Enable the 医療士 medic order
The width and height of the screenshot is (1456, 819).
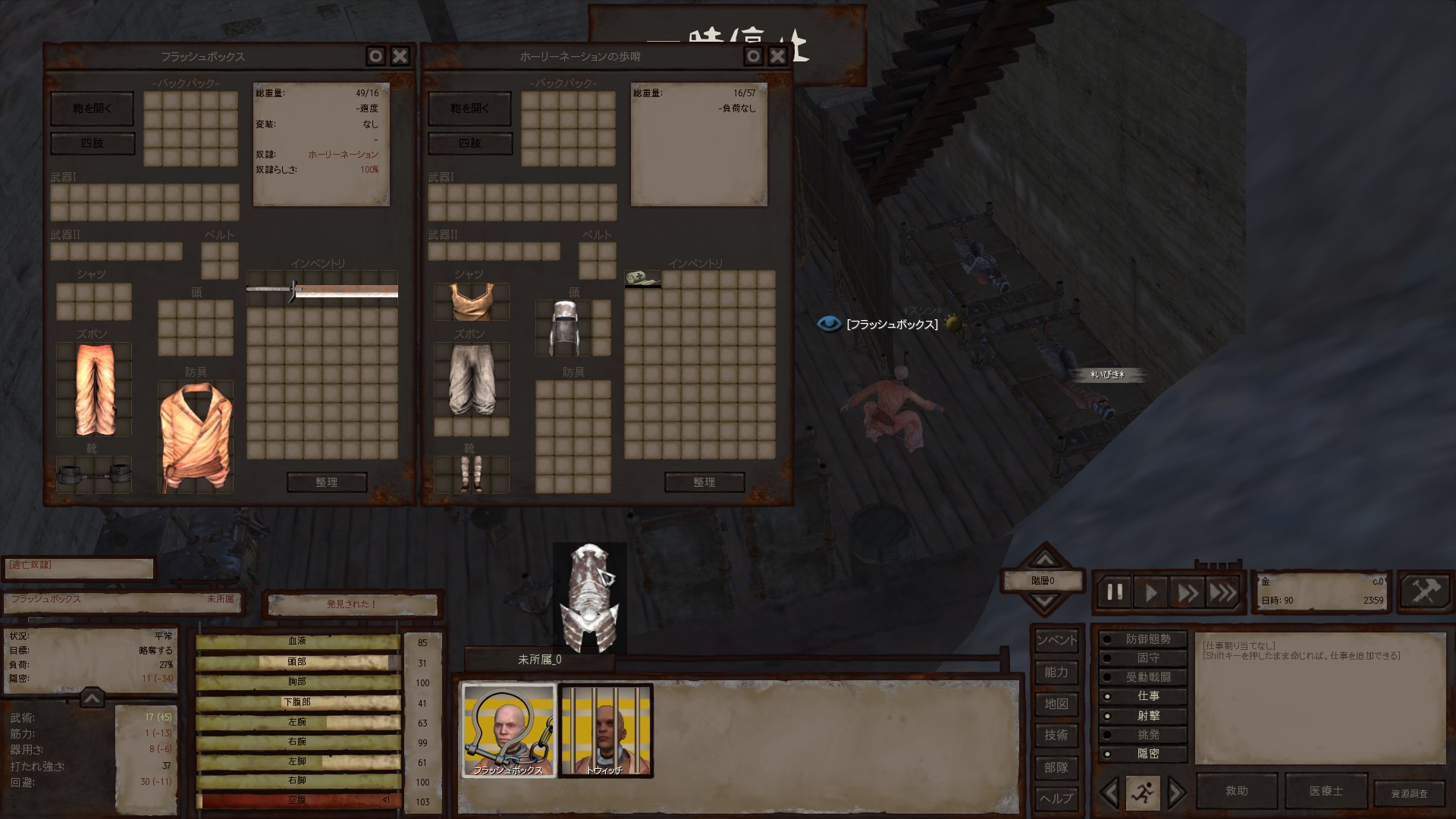pyautogui.click(x=1326, y=791)
